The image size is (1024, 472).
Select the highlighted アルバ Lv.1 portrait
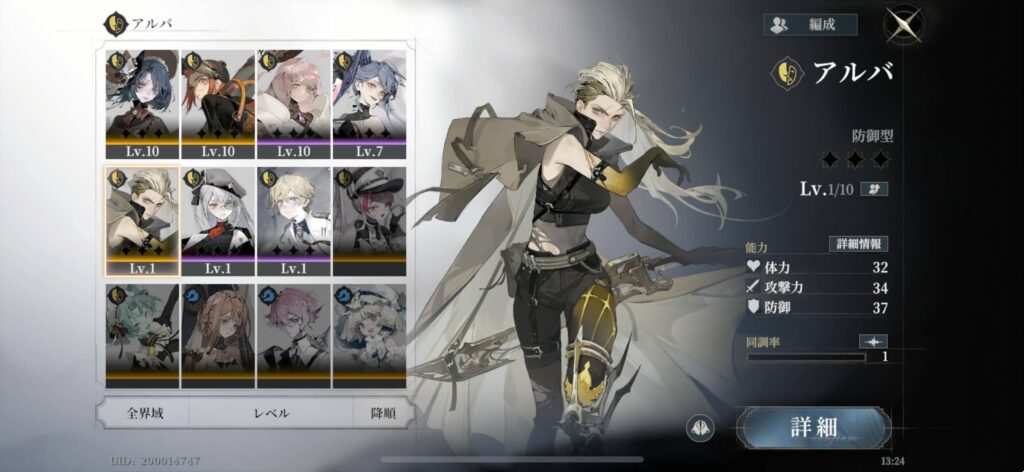[x=142, y=220]
